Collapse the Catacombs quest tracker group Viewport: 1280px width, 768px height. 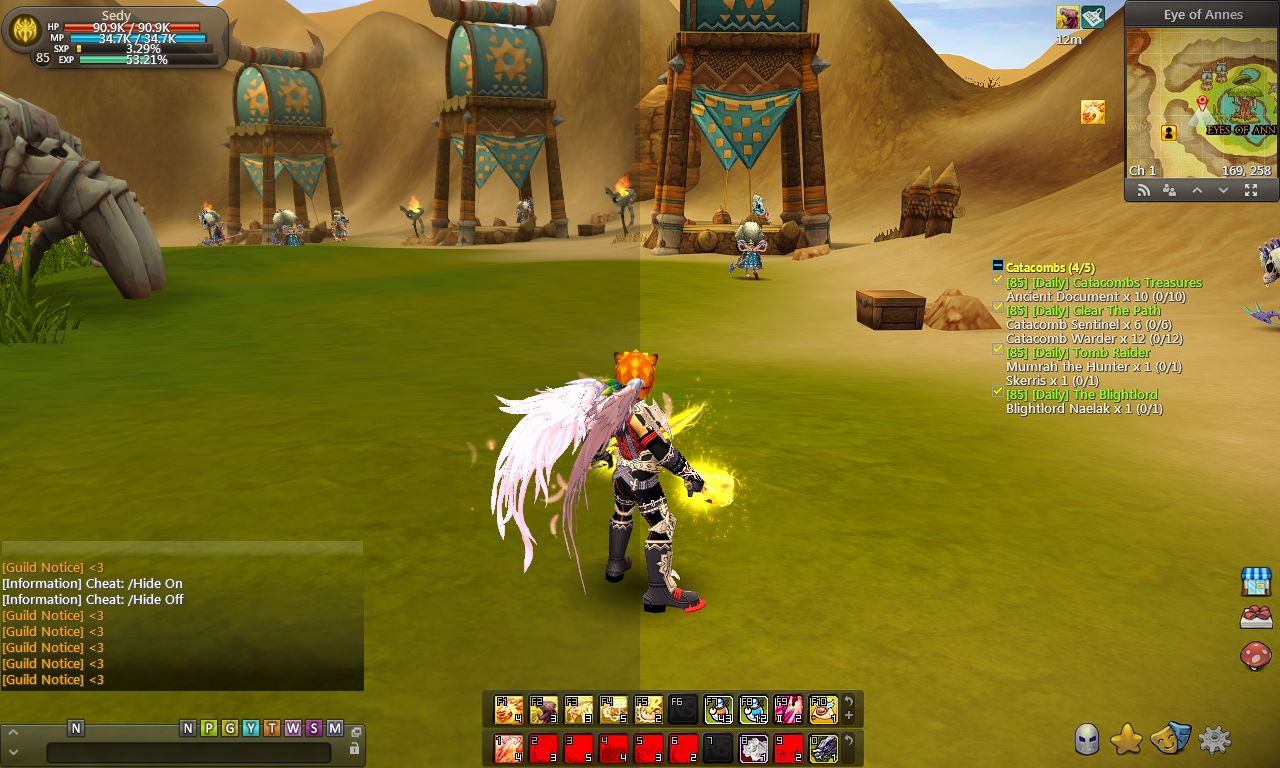pos(997,266)
